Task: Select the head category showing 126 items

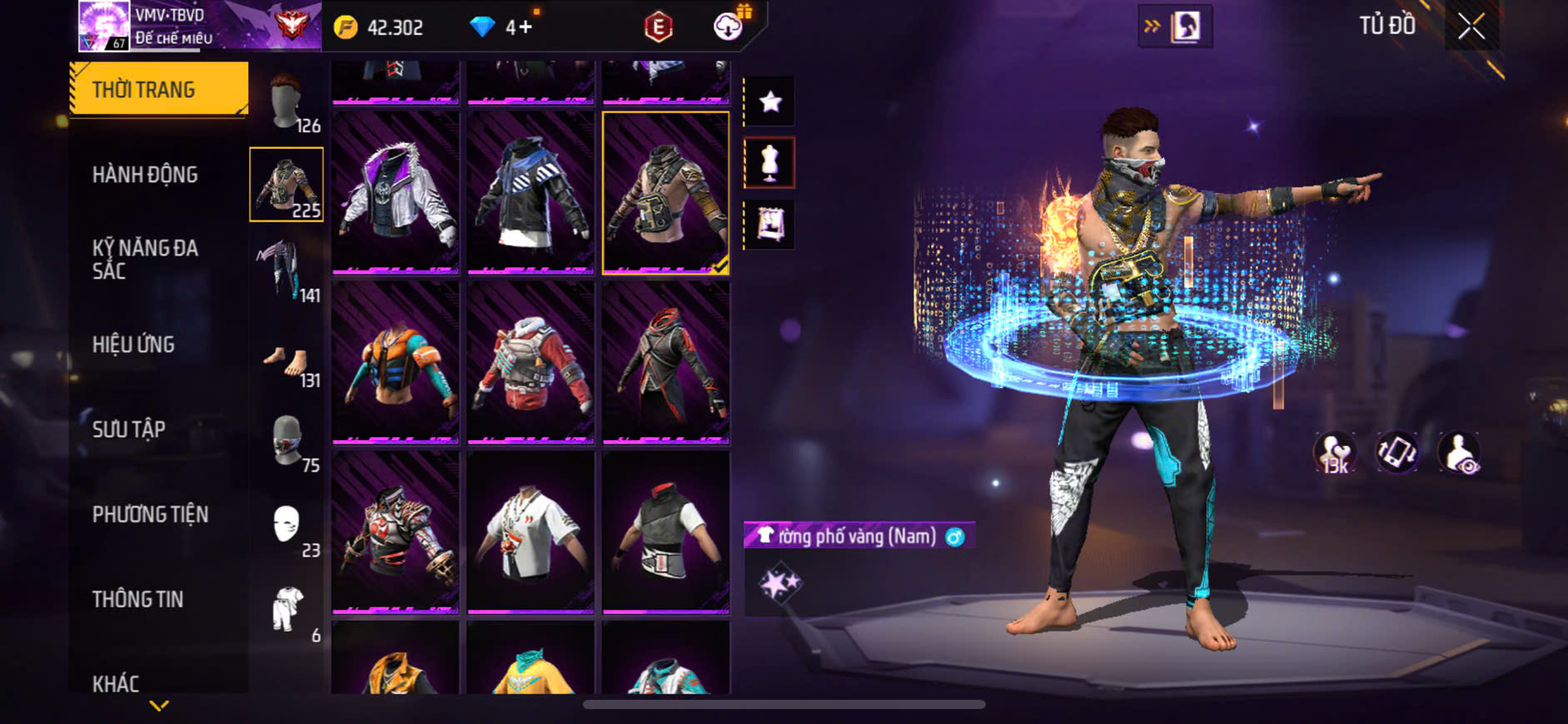Action: (x=287, y=103)
